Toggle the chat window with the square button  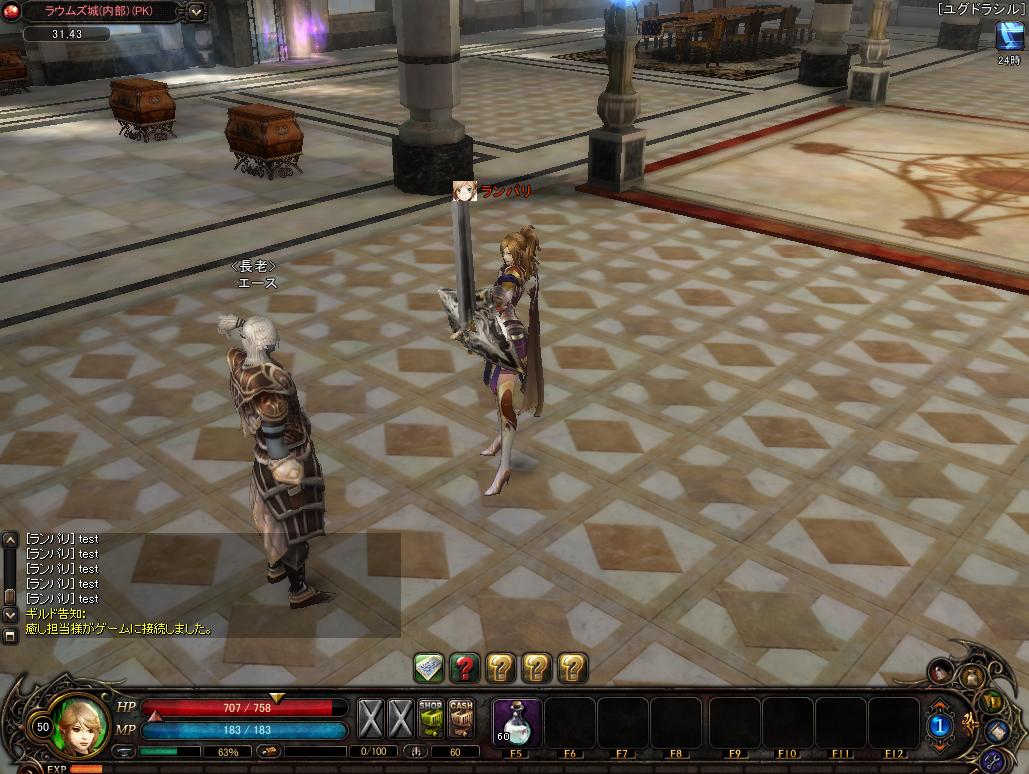pos(10,635)
